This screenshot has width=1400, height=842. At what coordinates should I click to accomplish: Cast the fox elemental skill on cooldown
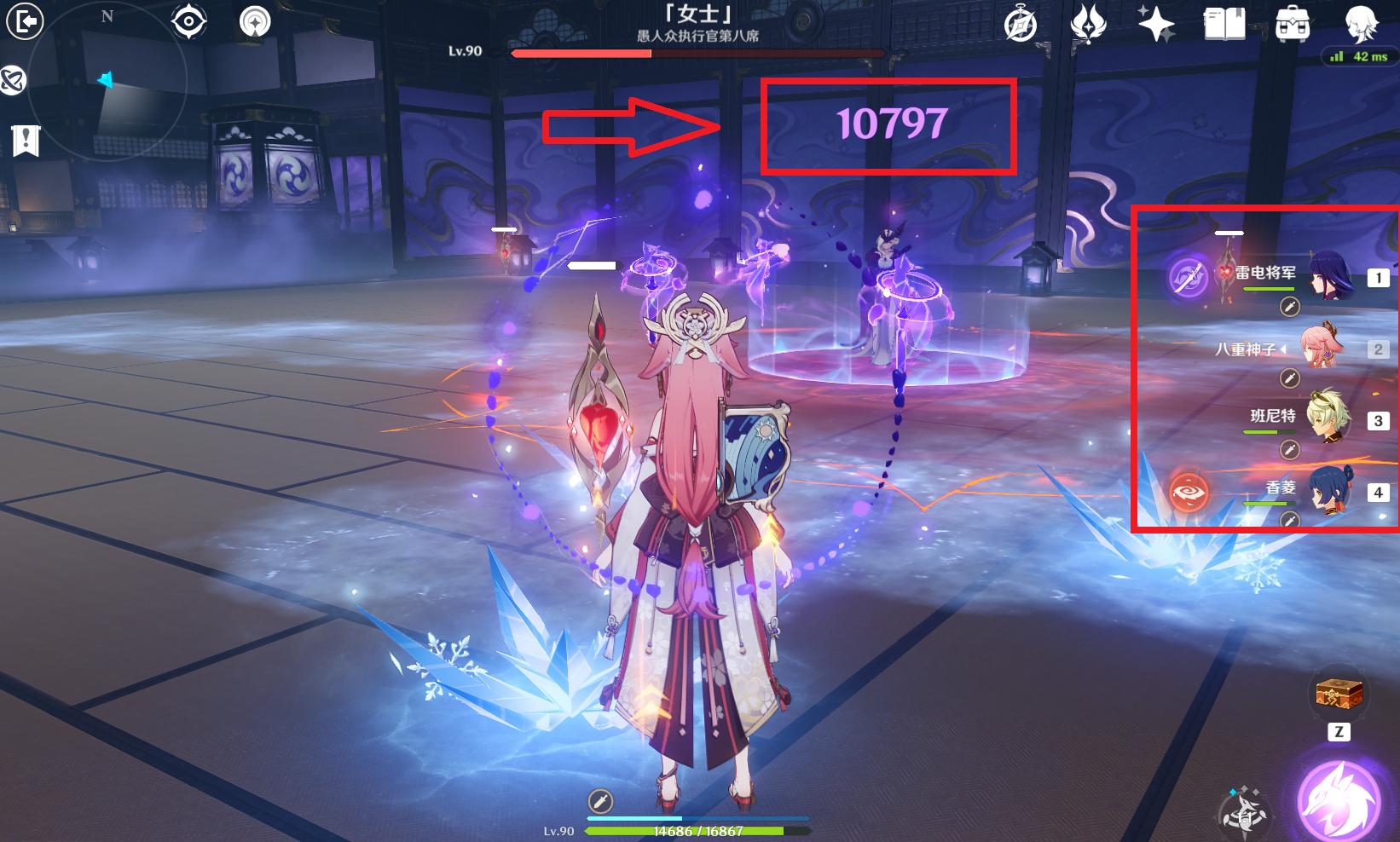click(1244, 810)
